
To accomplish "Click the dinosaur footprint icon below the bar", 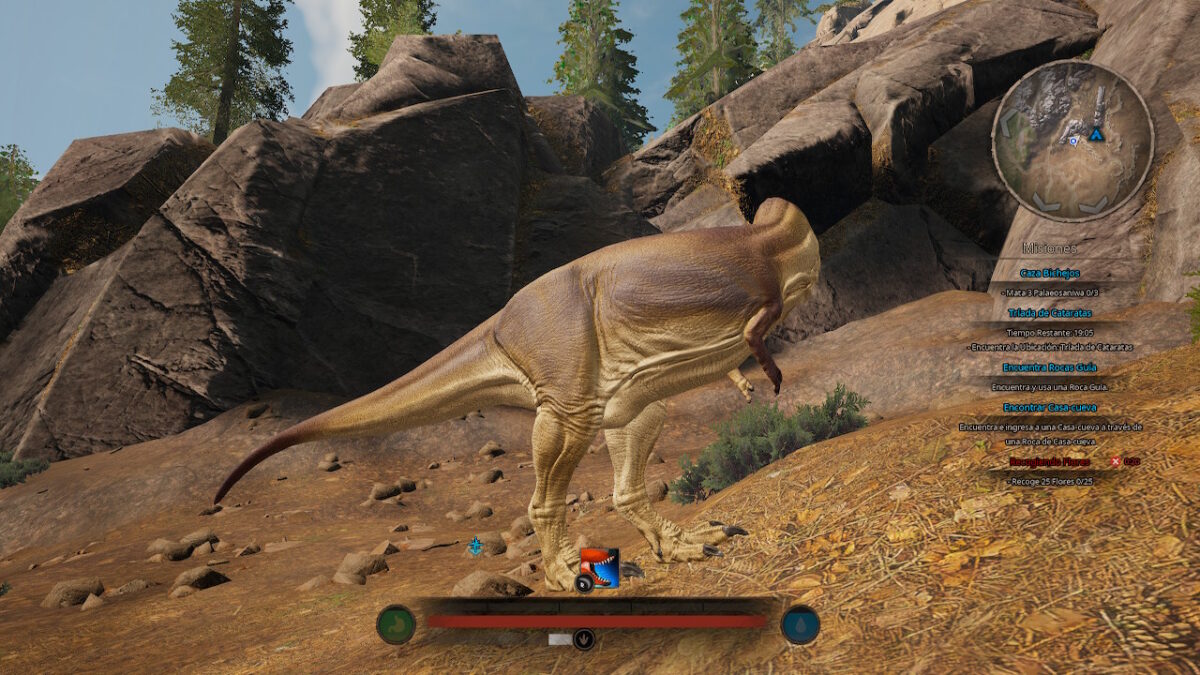I will click(584, 639).
